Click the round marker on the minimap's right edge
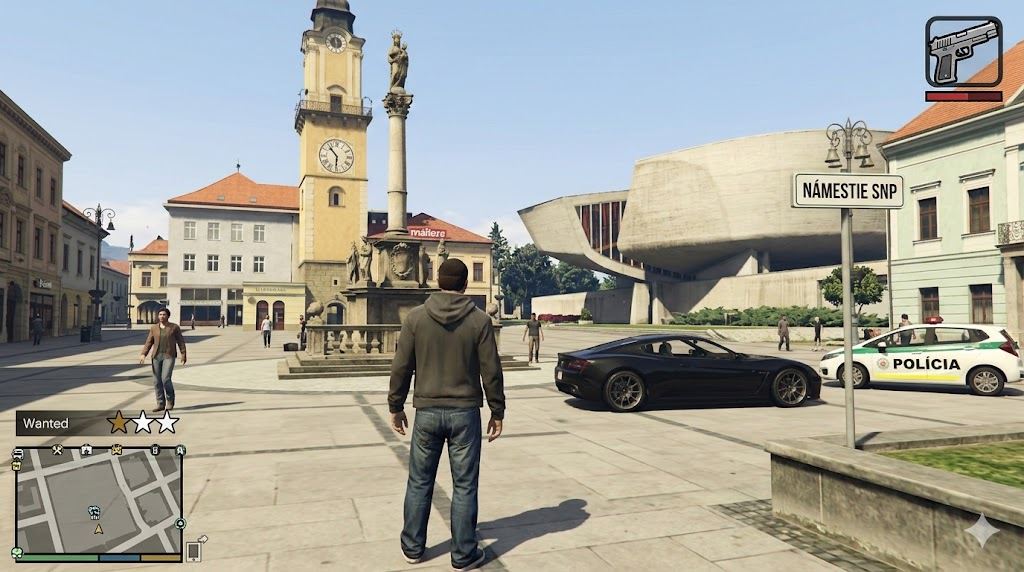Image resolution: width=1024 pixels, height=572 pixels. (180, 523)
